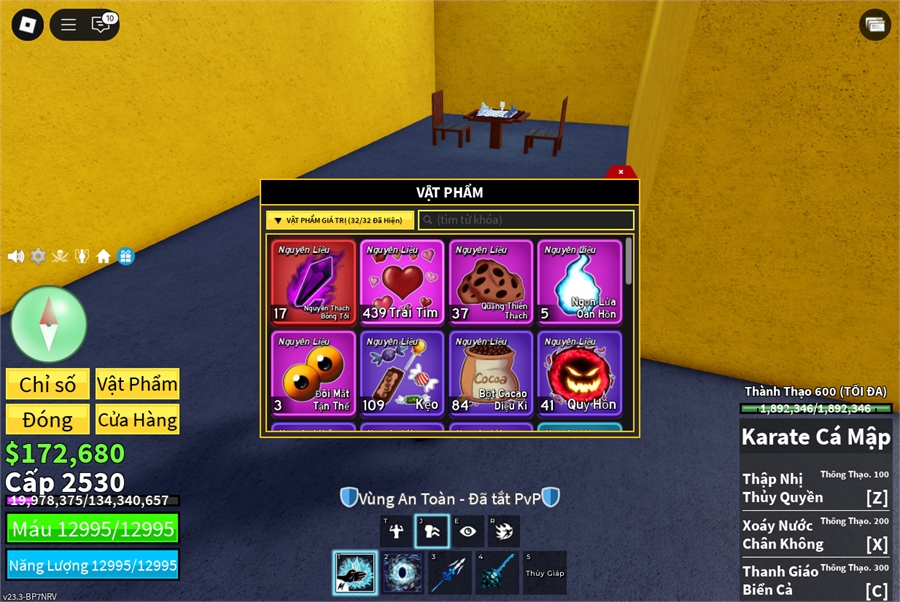Open the Cửa Hàng shop
This screenshot has width=900, height=602.
coord(137,419)
